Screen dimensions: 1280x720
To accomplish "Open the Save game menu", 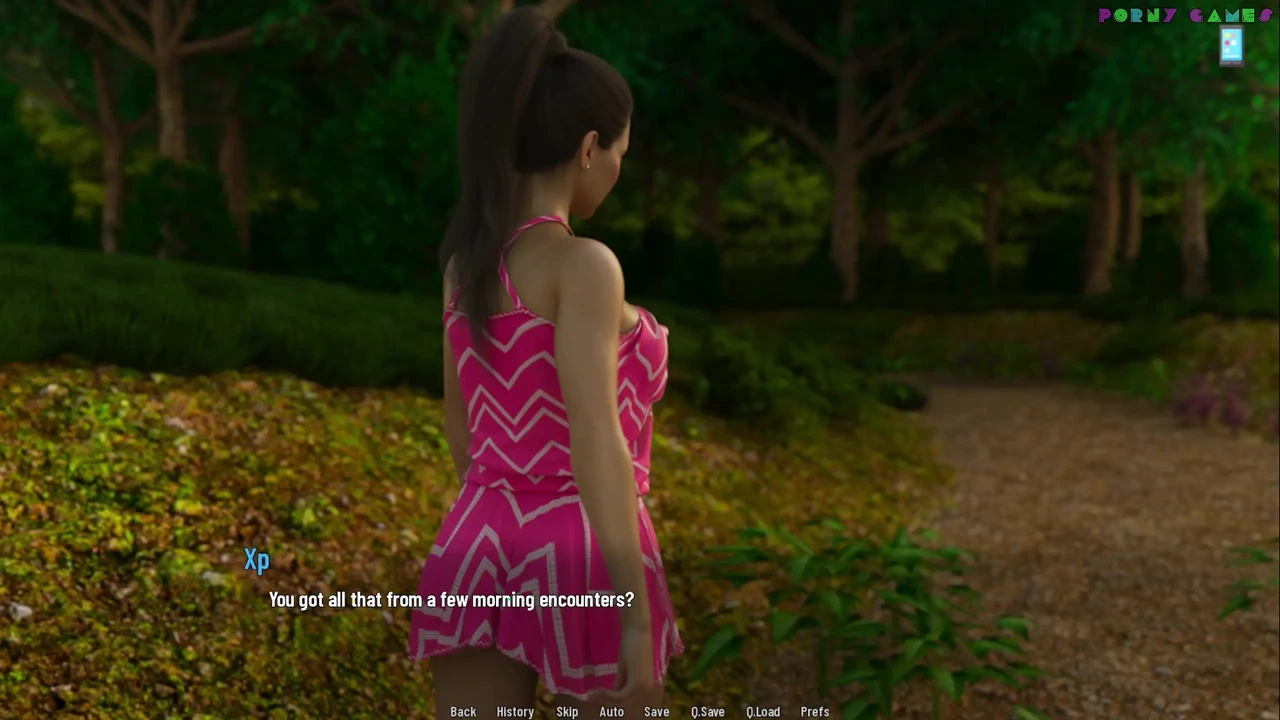I will pos(657,712).
